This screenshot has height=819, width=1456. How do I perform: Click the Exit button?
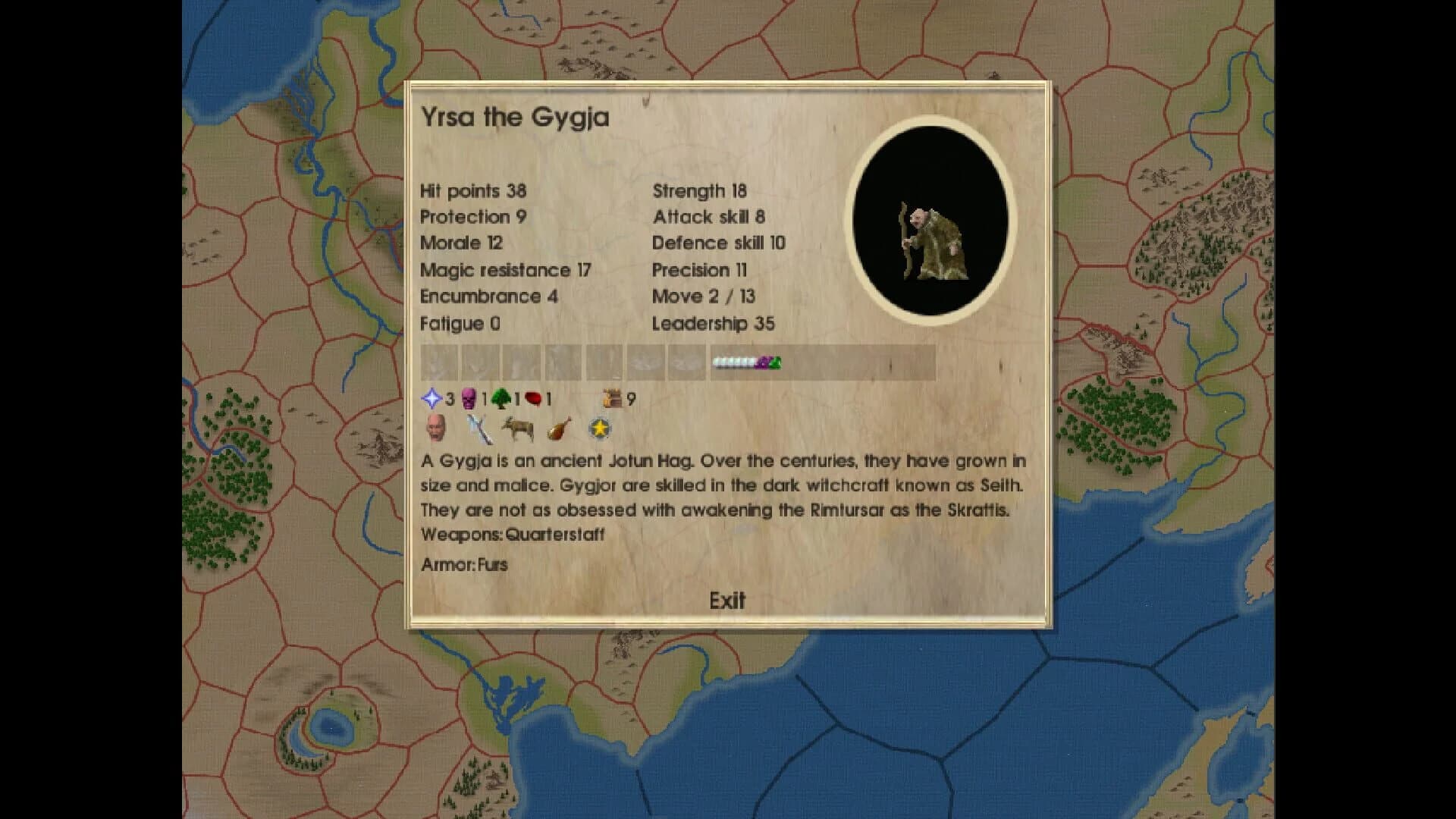[726, 600]
